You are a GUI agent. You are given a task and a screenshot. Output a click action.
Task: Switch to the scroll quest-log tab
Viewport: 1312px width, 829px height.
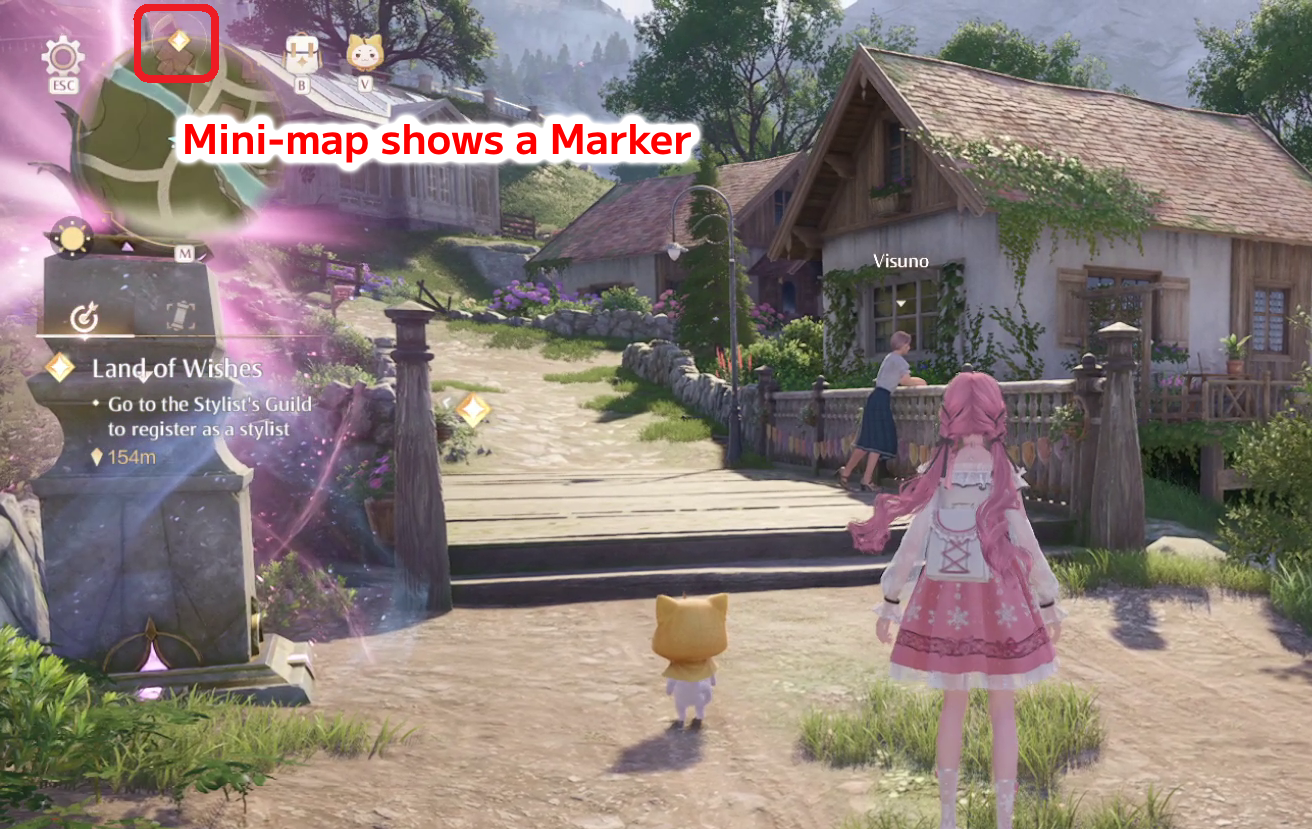click(x=181, y=317)
